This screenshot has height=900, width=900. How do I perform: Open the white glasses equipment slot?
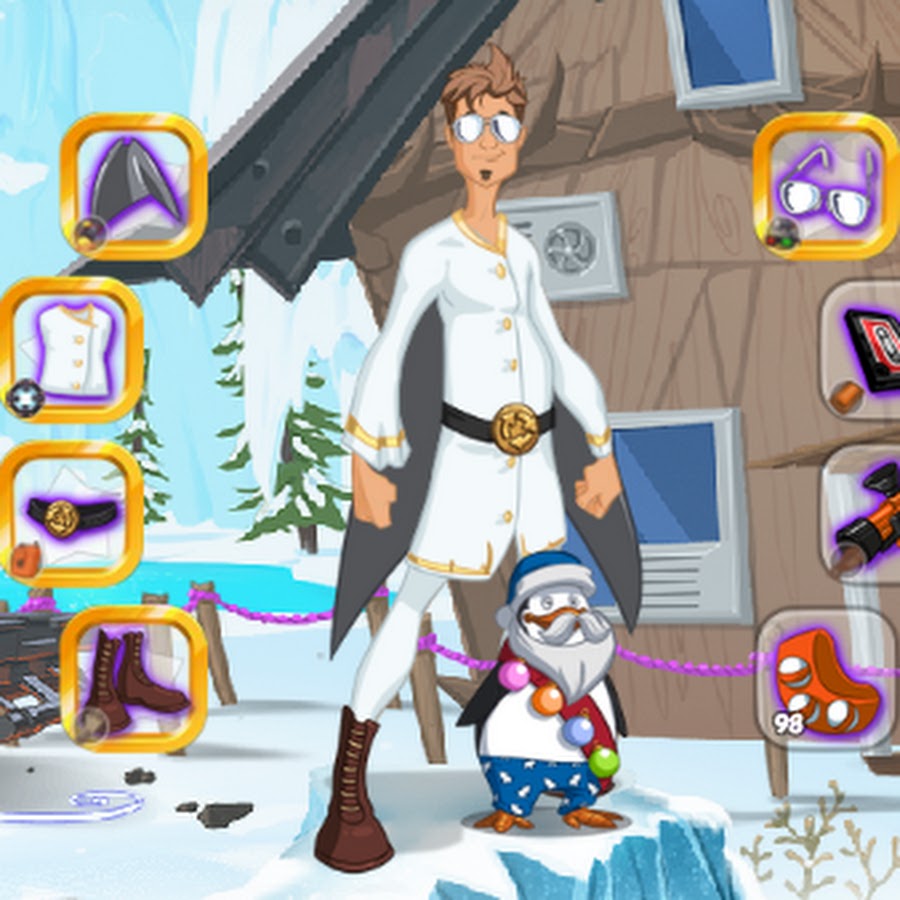pos(826,187)
